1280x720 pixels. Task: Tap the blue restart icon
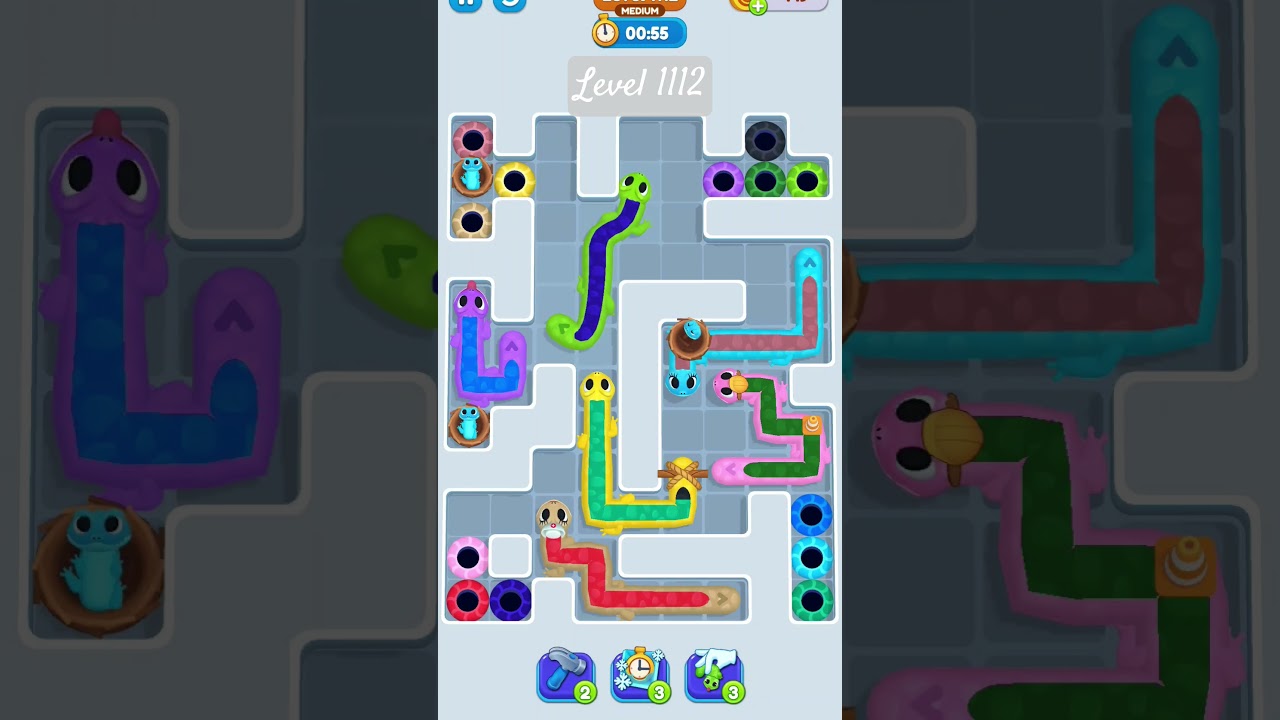(x=508, y=4)
